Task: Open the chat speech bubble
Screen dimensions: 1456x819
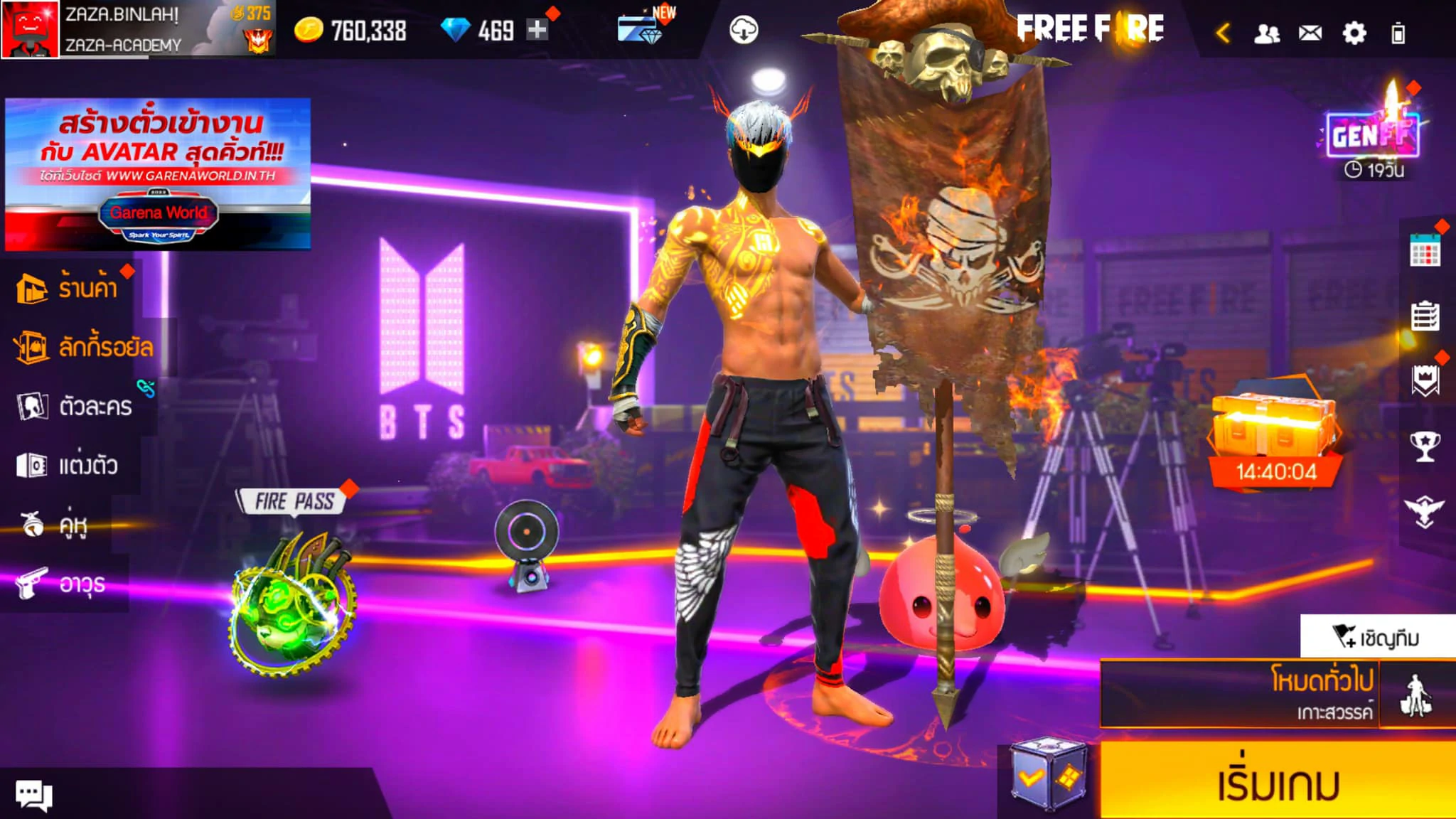Action: pos(33,793)
